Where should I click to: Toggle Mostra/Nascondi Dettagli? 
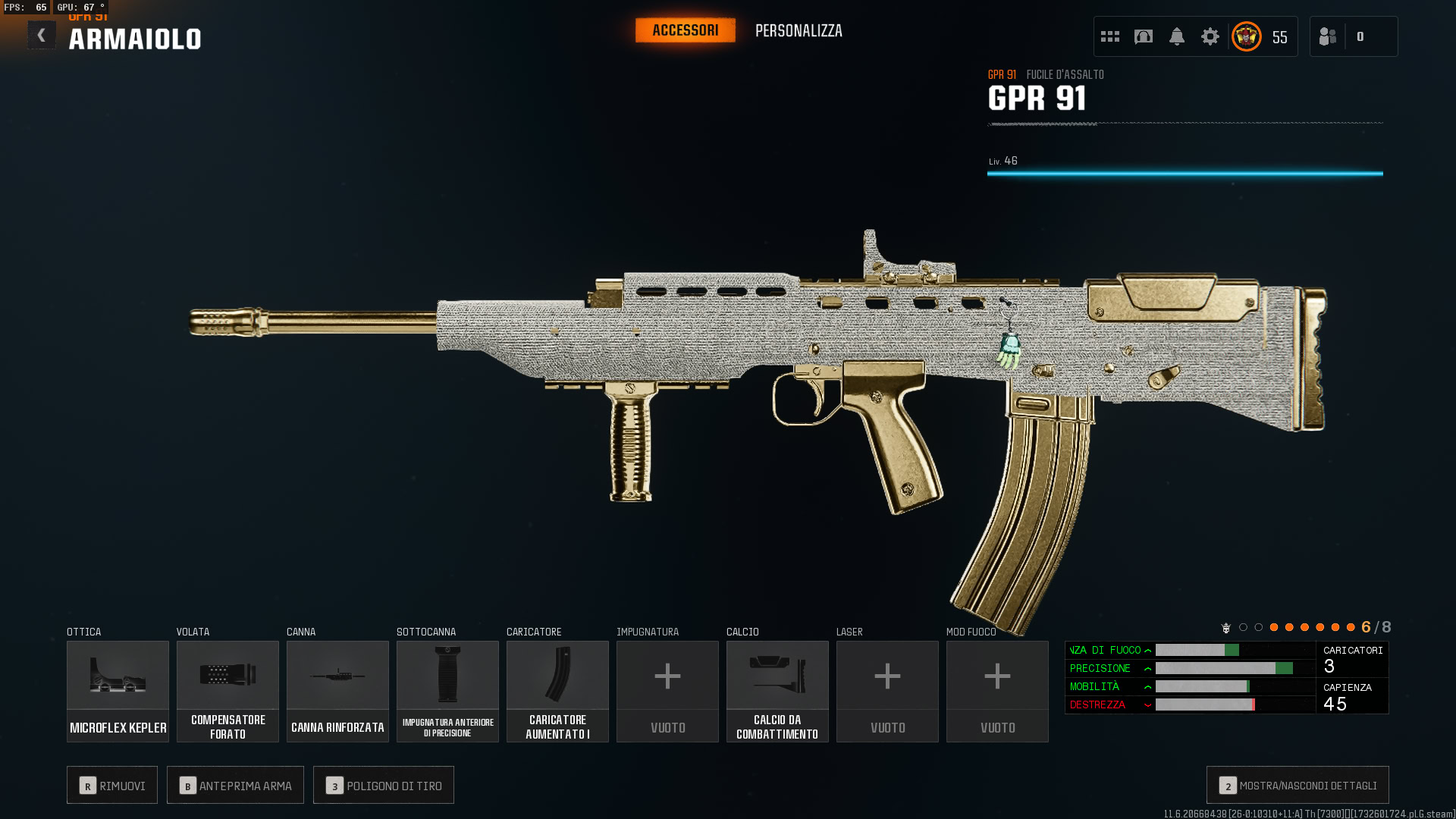click(1298, 785)
